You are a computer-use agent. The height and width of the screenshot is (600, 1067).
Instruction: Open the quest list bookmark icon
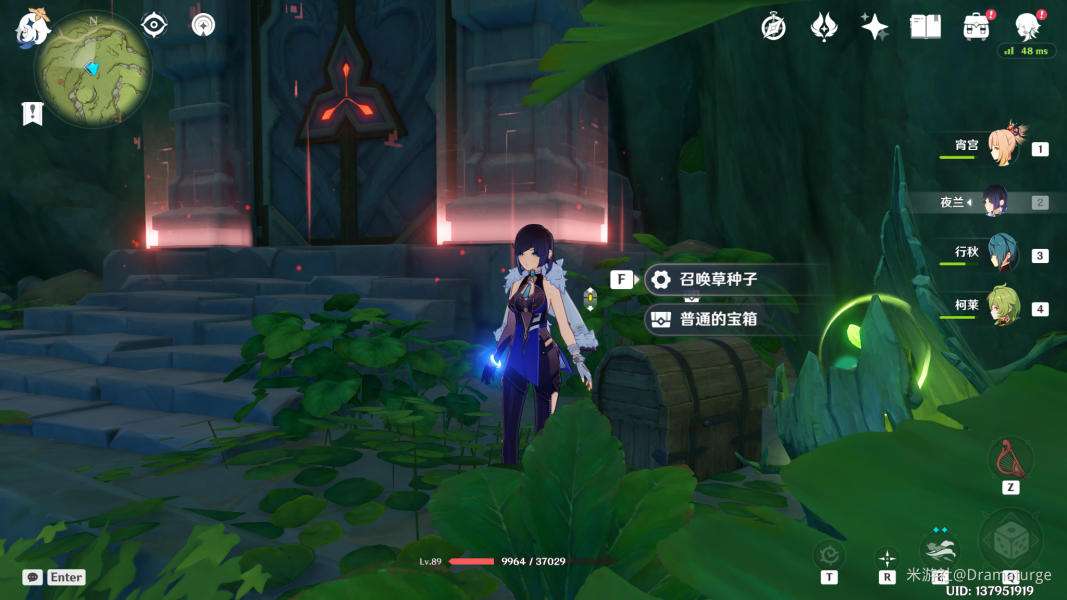pyautogui.click(x=32, y=113)
